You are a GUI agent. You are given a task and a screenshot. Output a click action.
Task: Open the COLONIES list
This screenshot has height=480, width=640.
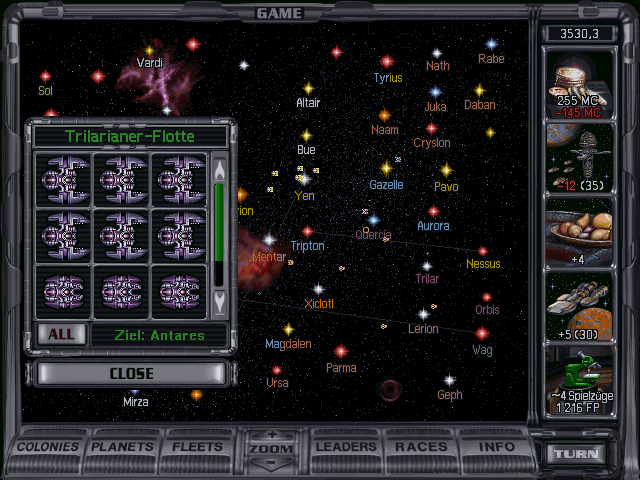(48, 446)
